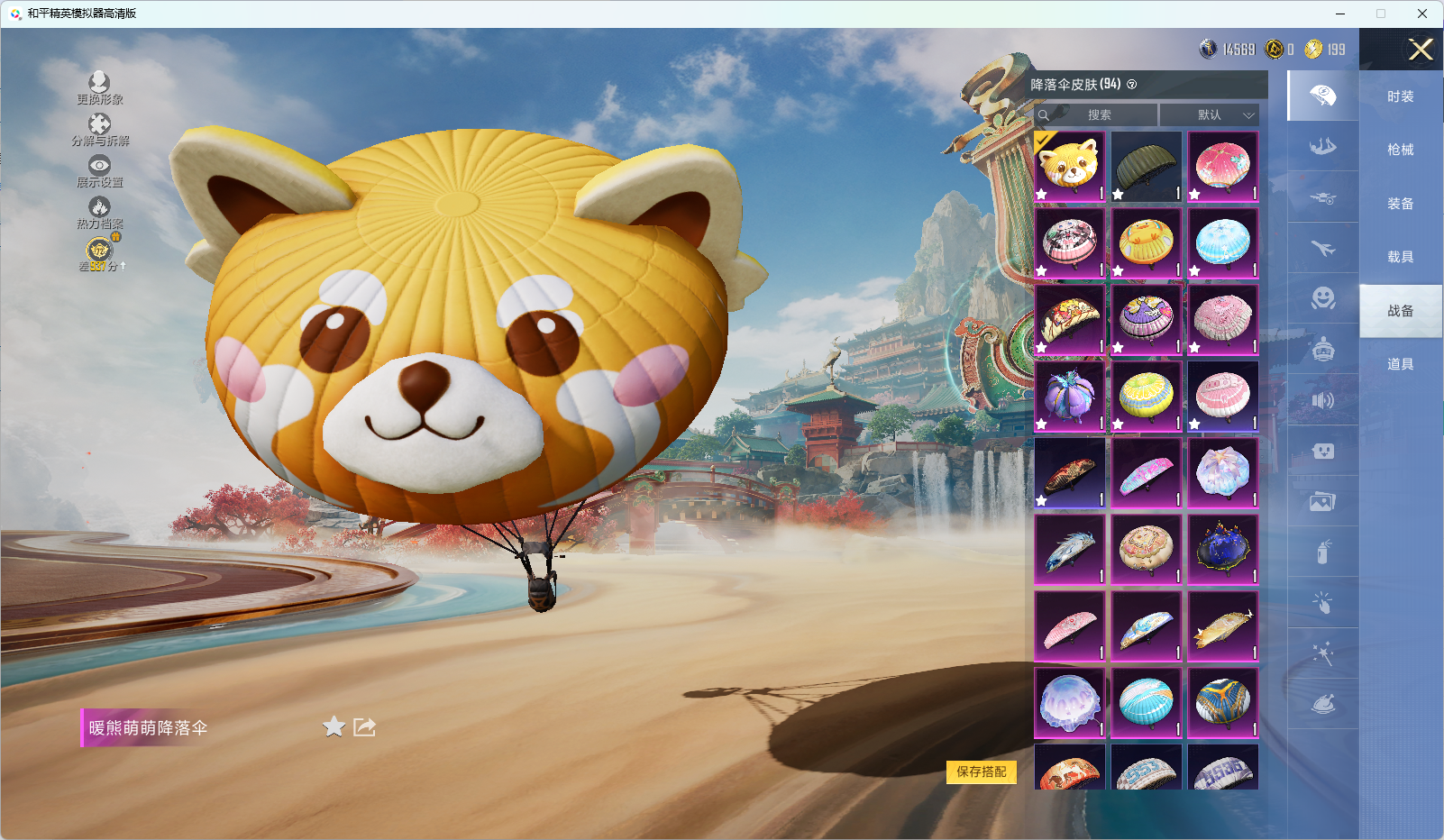Open 展示设置 display settings
The image size is (1444, 840).
tap(99, 170)
